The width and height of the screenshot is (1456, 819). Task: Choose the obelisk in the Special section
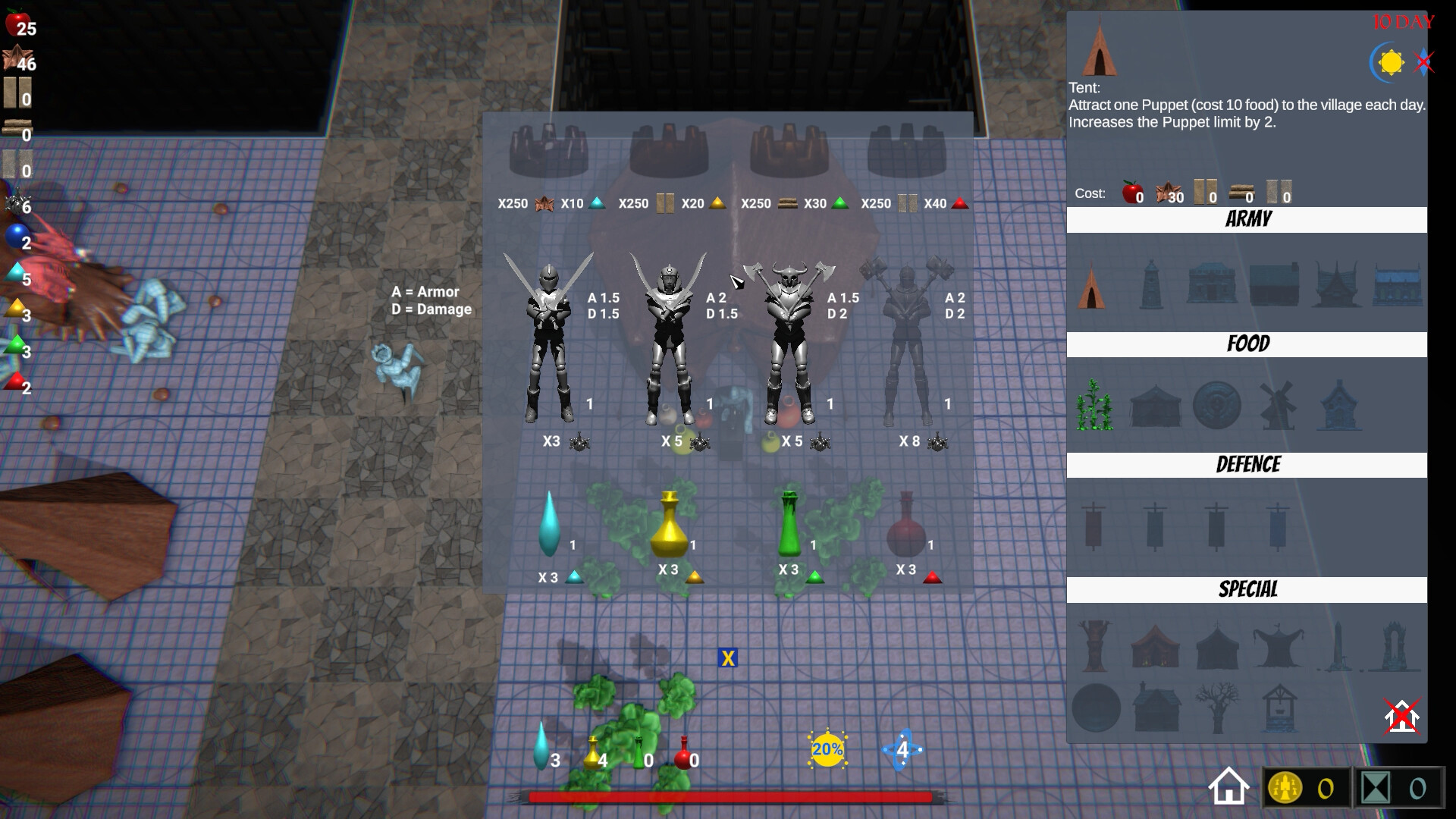coord(1339,643)
